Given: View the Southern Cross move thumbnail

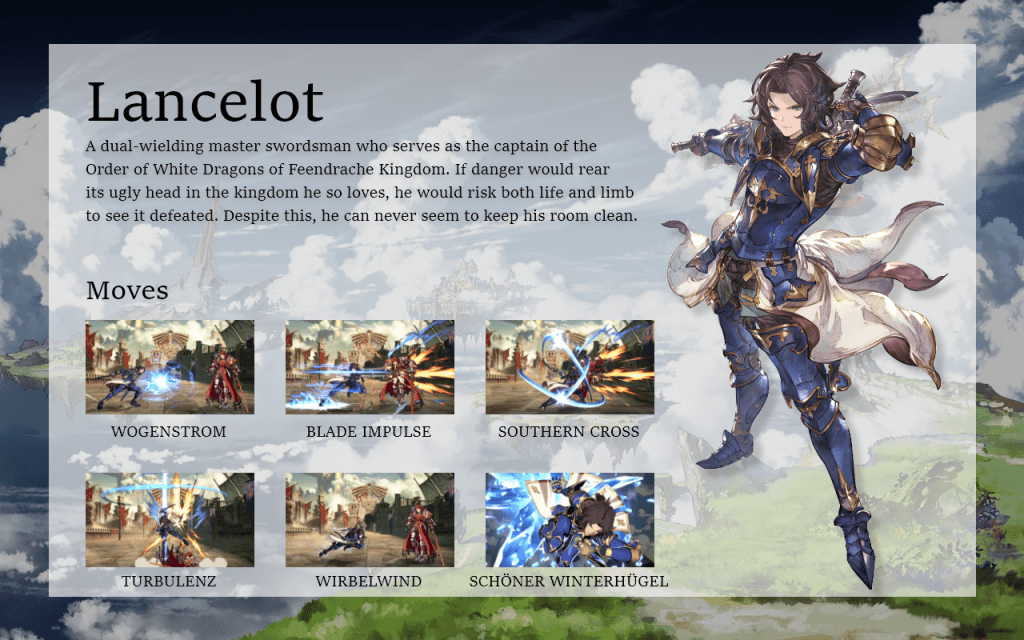Looking at the screenshot, I should pyautogui.click(x=569, y=367).
